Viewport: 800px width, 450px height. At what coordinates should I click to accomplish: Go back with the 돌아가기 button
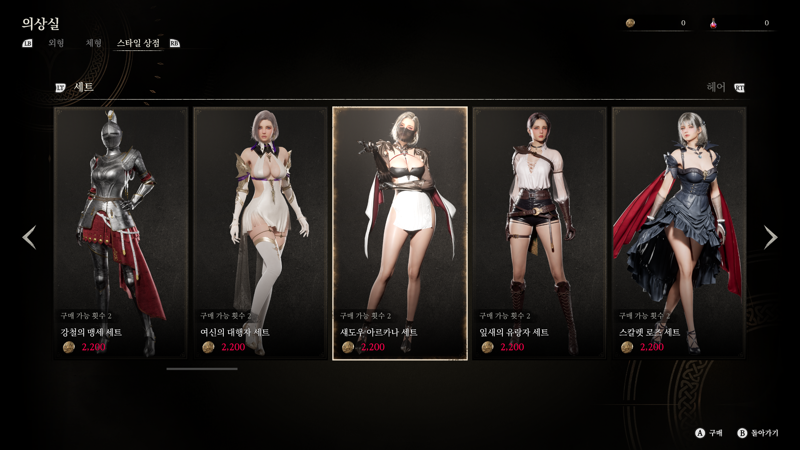pos(762,433)
